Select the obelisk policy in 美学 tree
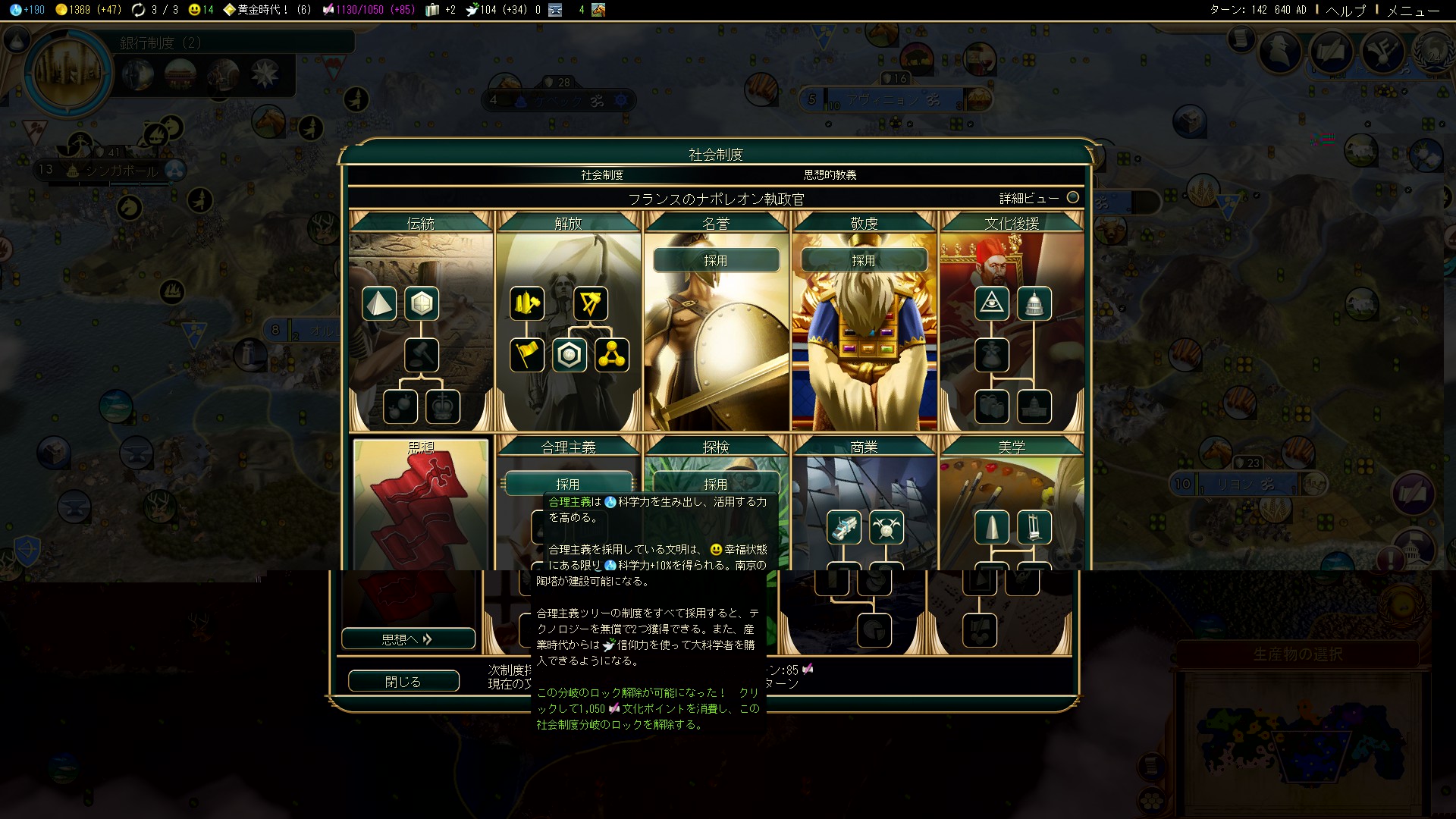 tap(992, 528)
